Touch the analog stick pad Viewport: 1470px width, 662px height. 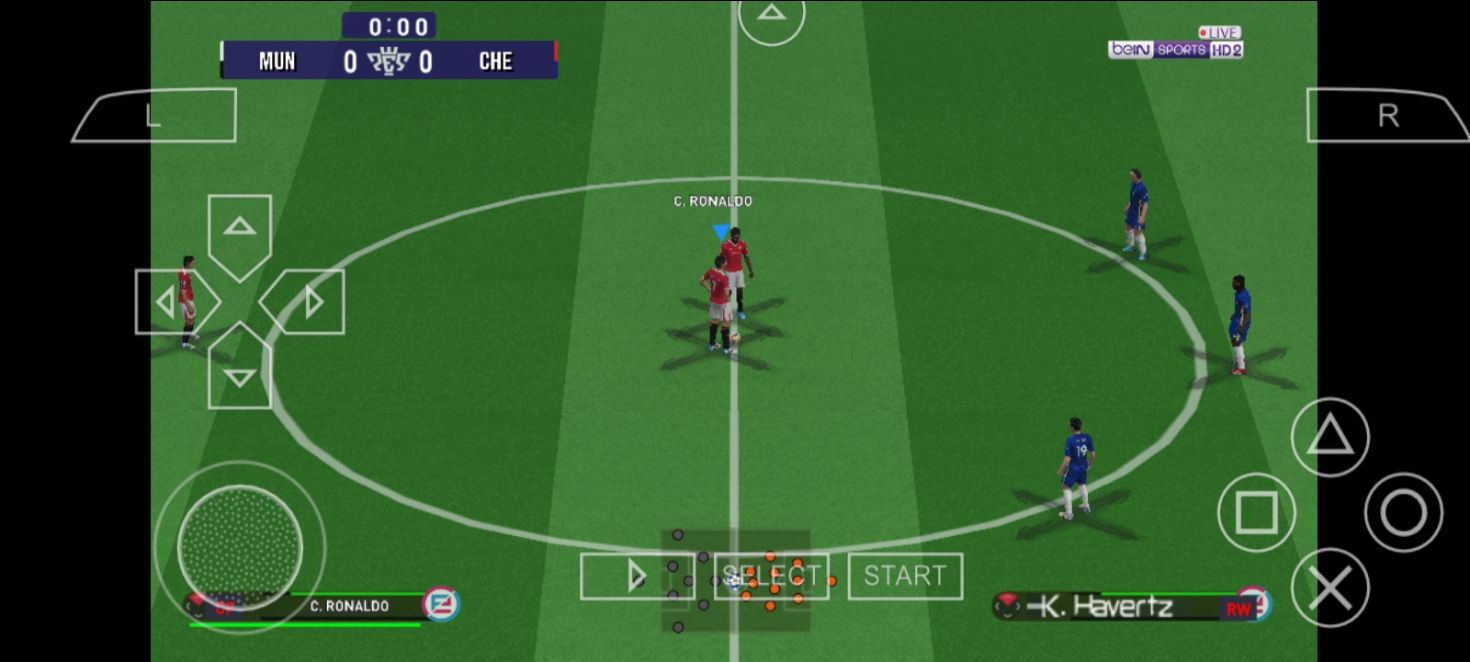[240, 547]
